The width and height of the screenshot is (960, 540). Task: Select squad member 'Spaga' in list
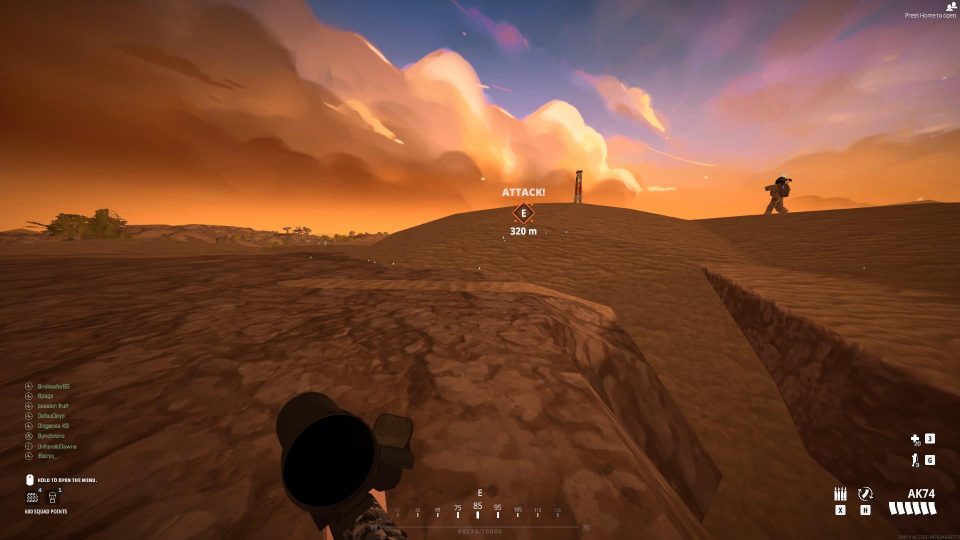[46, 396]
